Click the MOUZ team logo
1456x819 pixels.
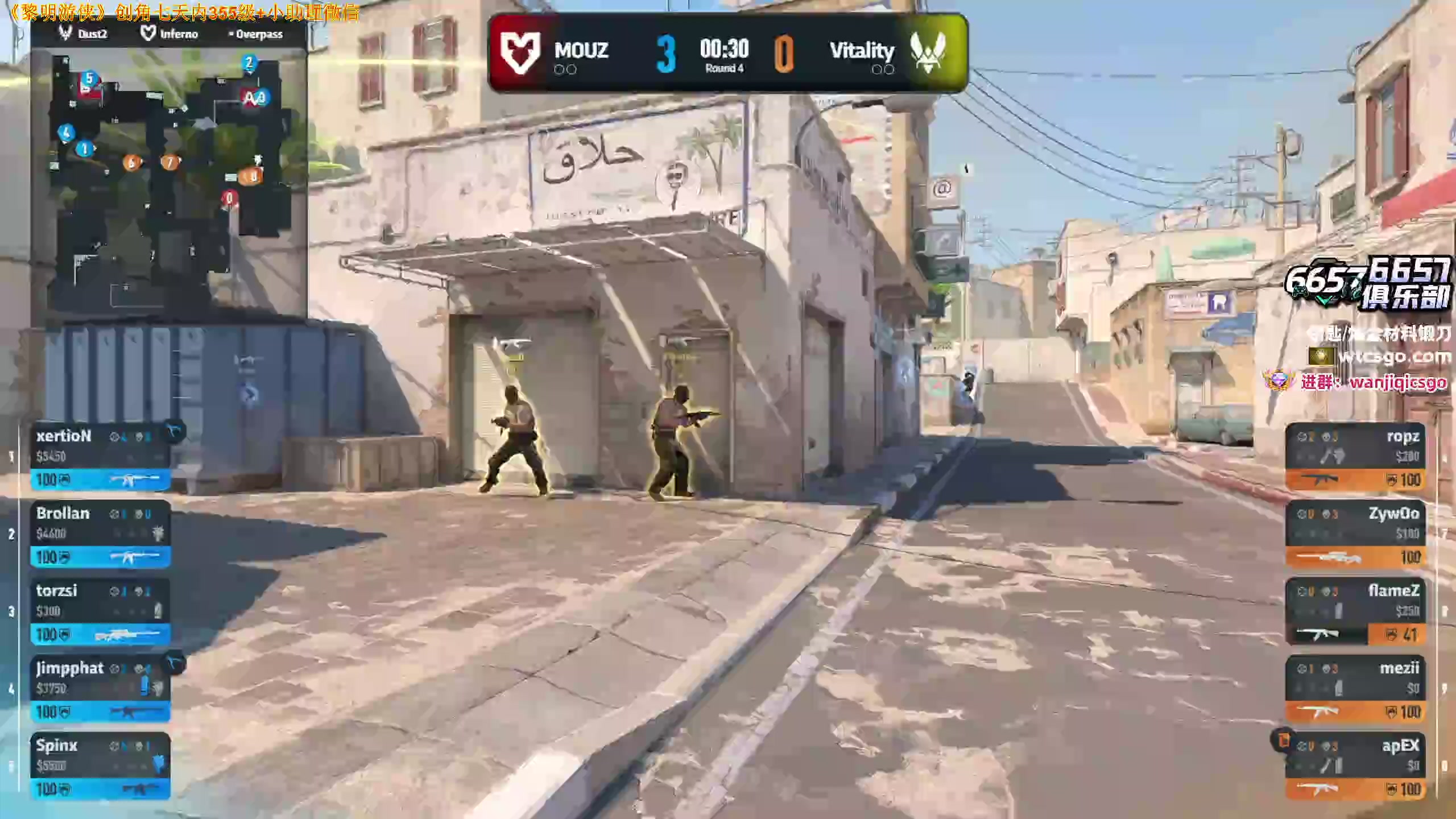click(519, 53)
